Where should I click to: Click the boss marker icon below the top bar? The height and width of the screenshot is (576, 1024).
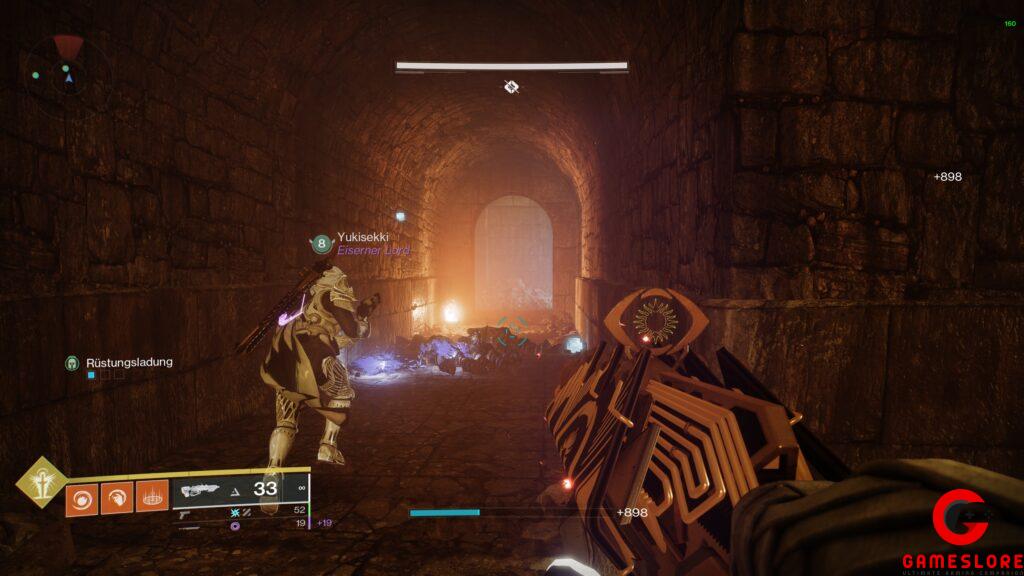511,88
